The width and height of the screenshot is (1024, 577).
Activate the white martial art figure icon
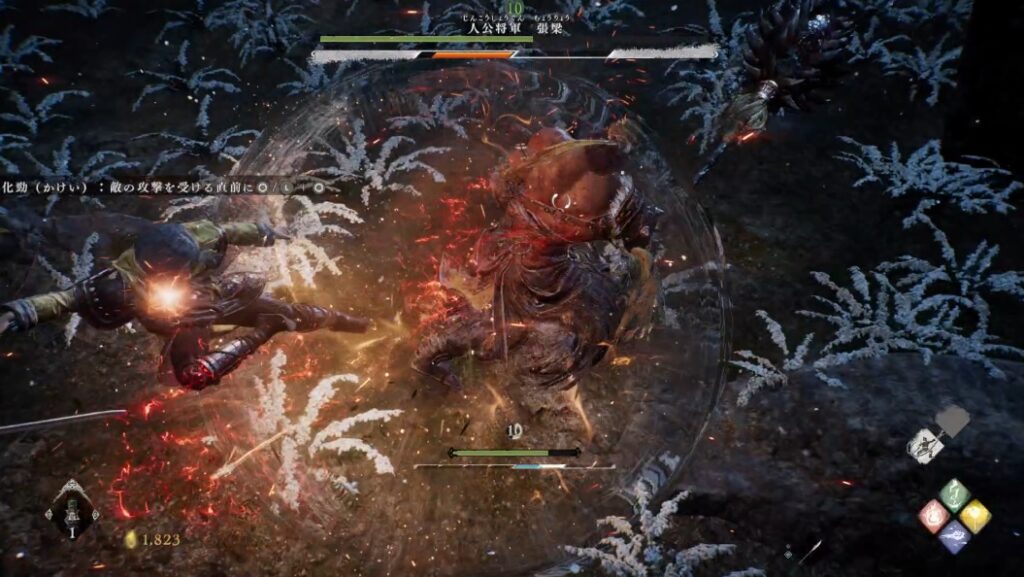point(927,445)
